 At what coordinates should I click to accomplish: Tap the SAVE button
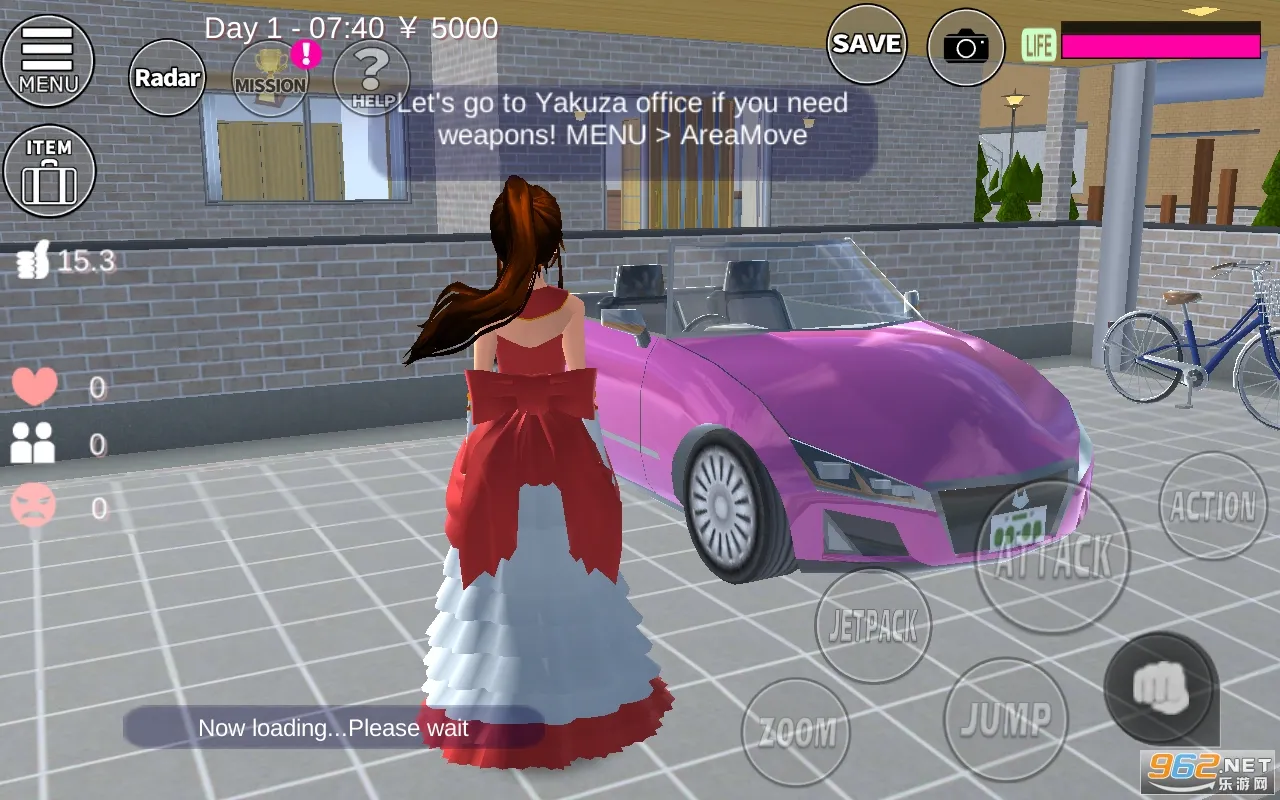tap(866, 44)
